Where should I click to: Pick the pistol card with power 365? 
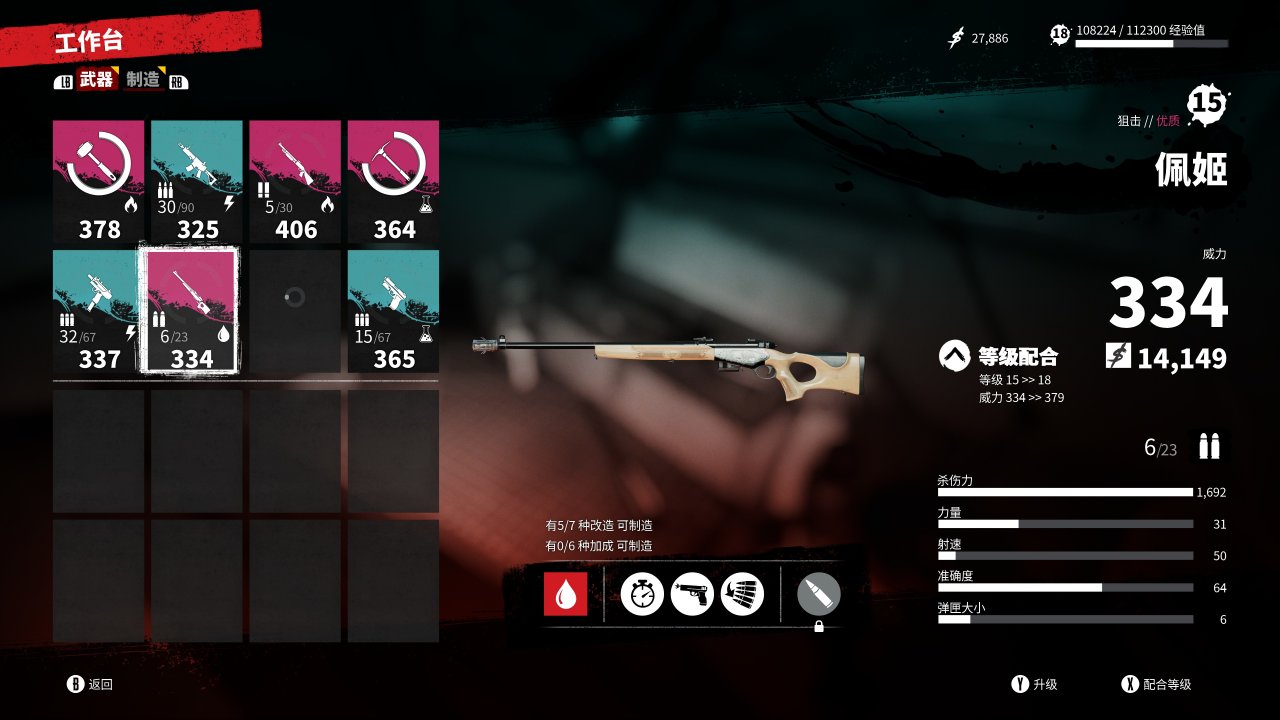(393, 311)
